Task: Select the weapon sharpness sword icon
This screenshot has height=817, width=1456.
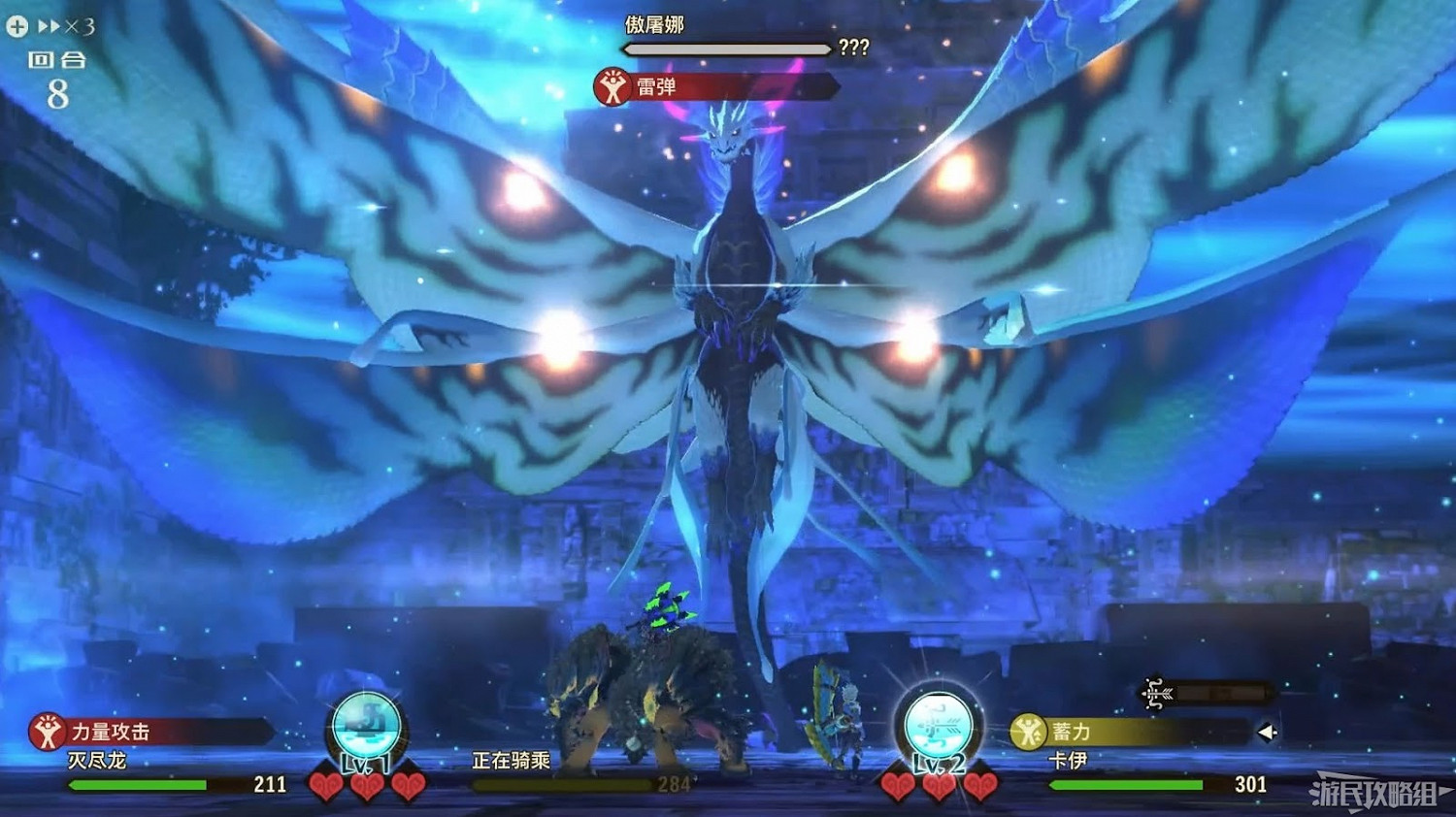Action: [x=1155, y=694]
